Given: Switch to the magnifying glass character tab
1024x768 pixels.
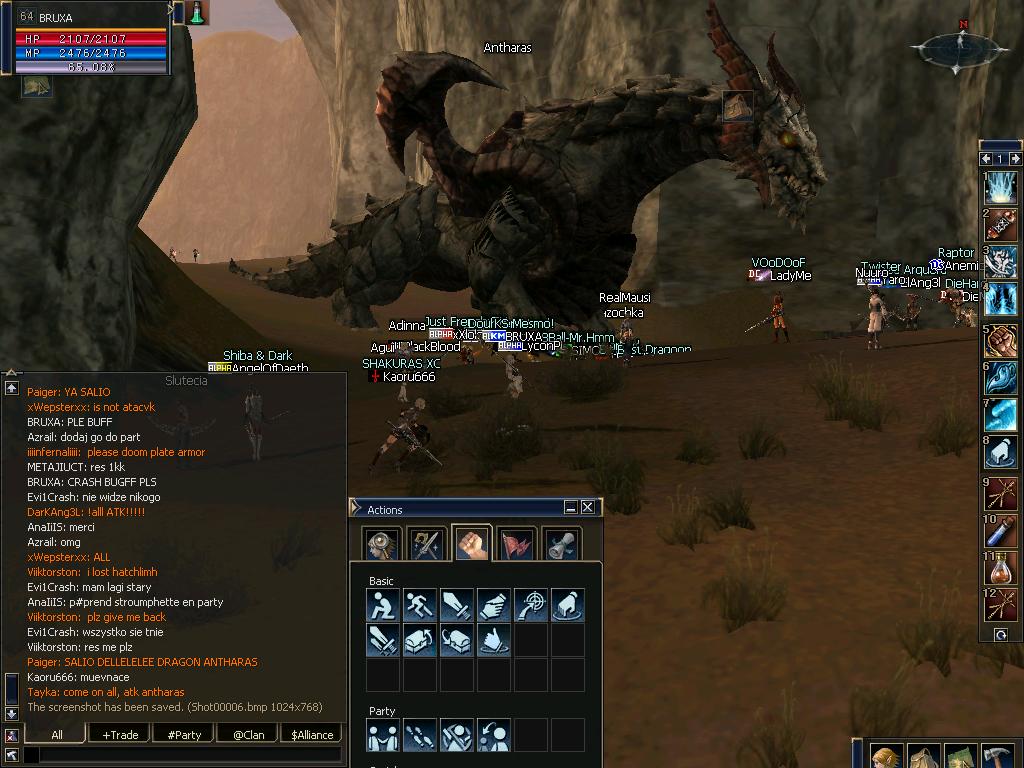Looking at the screenshot, I should 382,544.
